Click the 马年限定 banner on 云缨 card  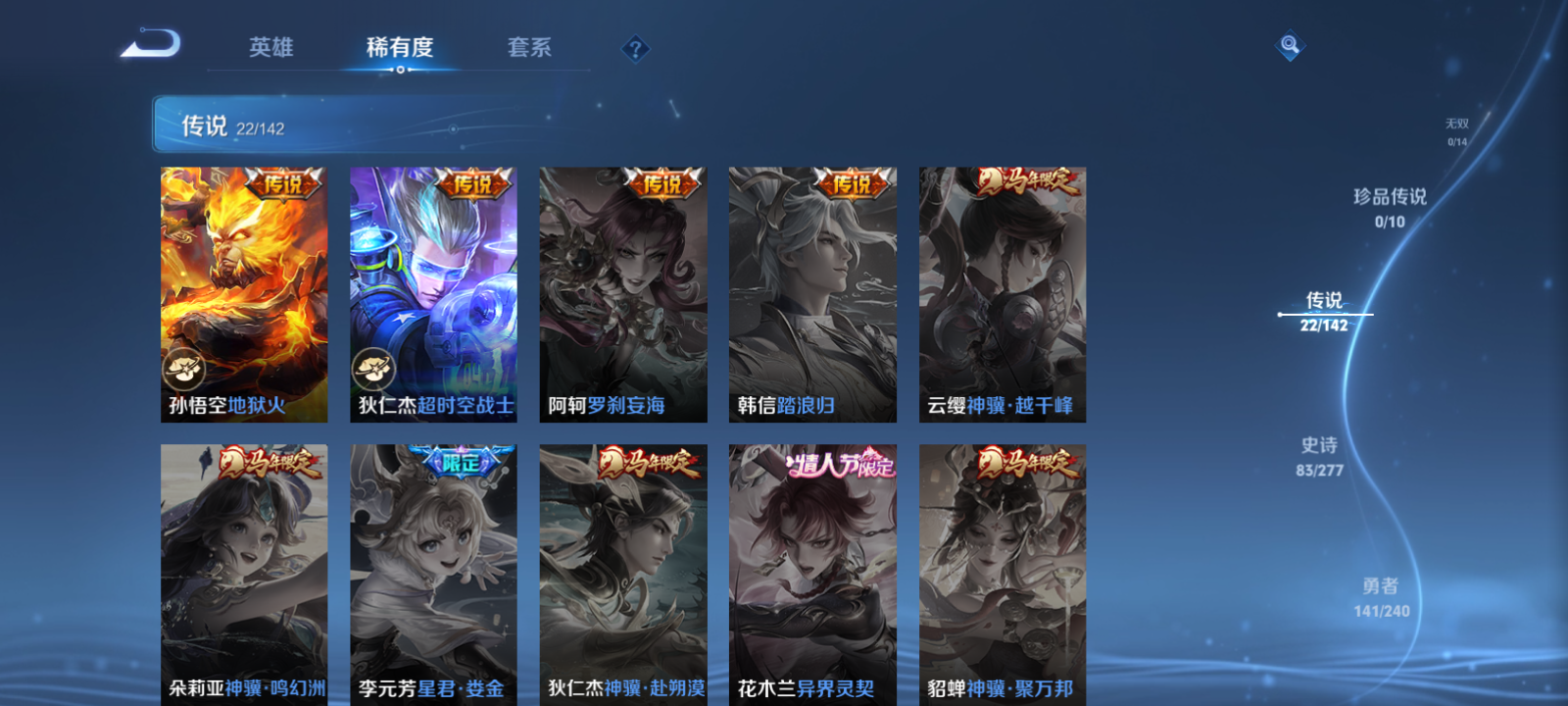1029,182
